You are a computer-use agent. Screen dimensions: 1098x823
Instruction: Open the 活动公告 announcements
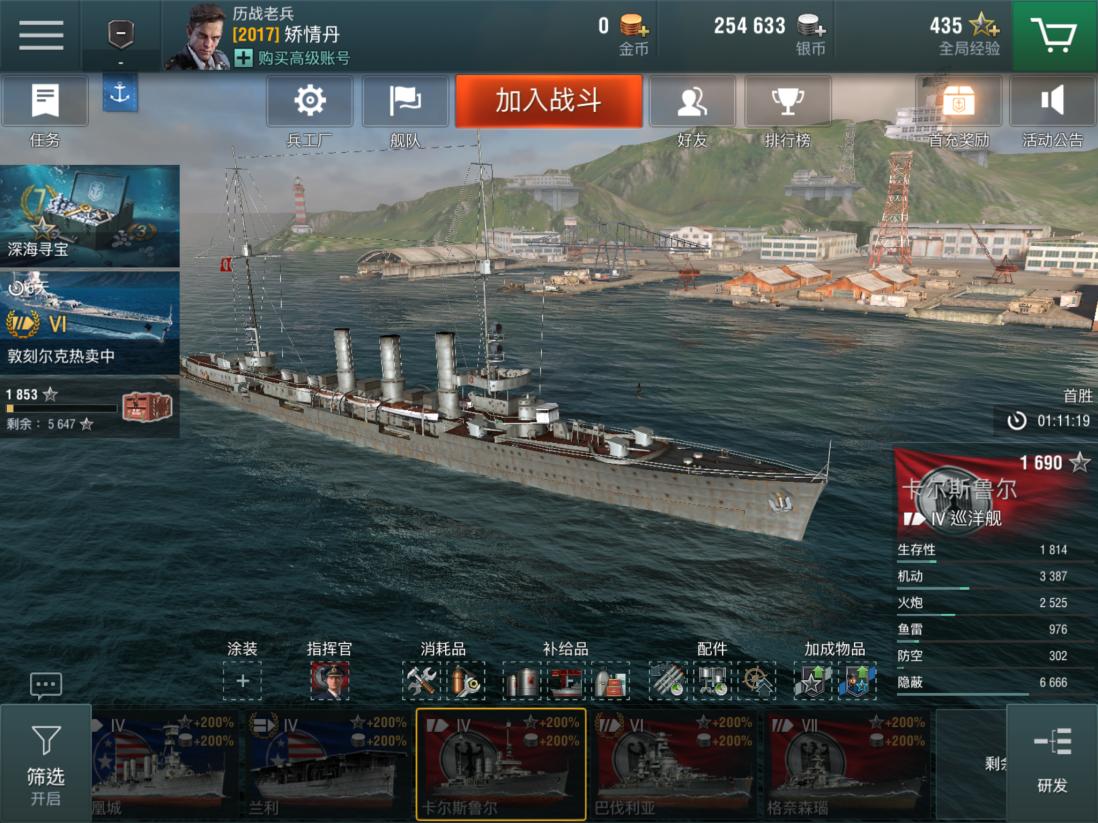click(1052, 108)
